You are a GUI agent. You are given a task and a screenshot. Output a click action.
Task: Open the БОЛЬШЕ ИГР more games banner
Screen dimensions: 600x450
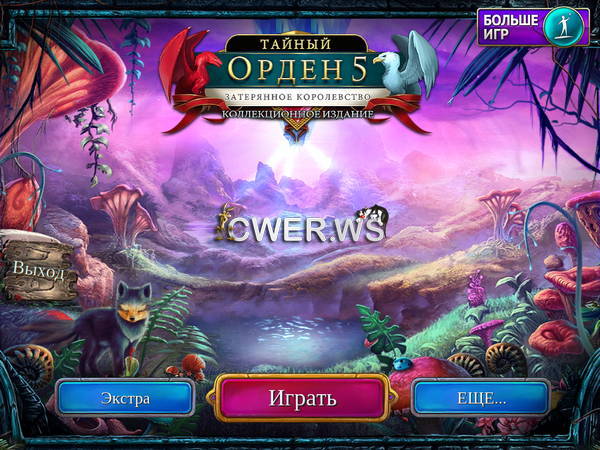coord(531,26)
